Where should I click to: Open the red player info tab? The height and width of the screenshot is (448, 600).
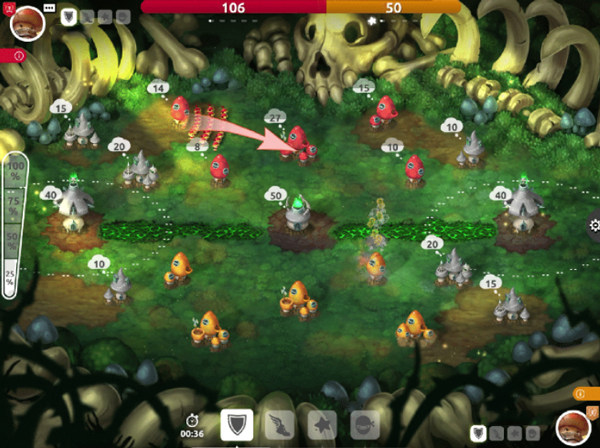pyautogui.click(x=17, y=57)
